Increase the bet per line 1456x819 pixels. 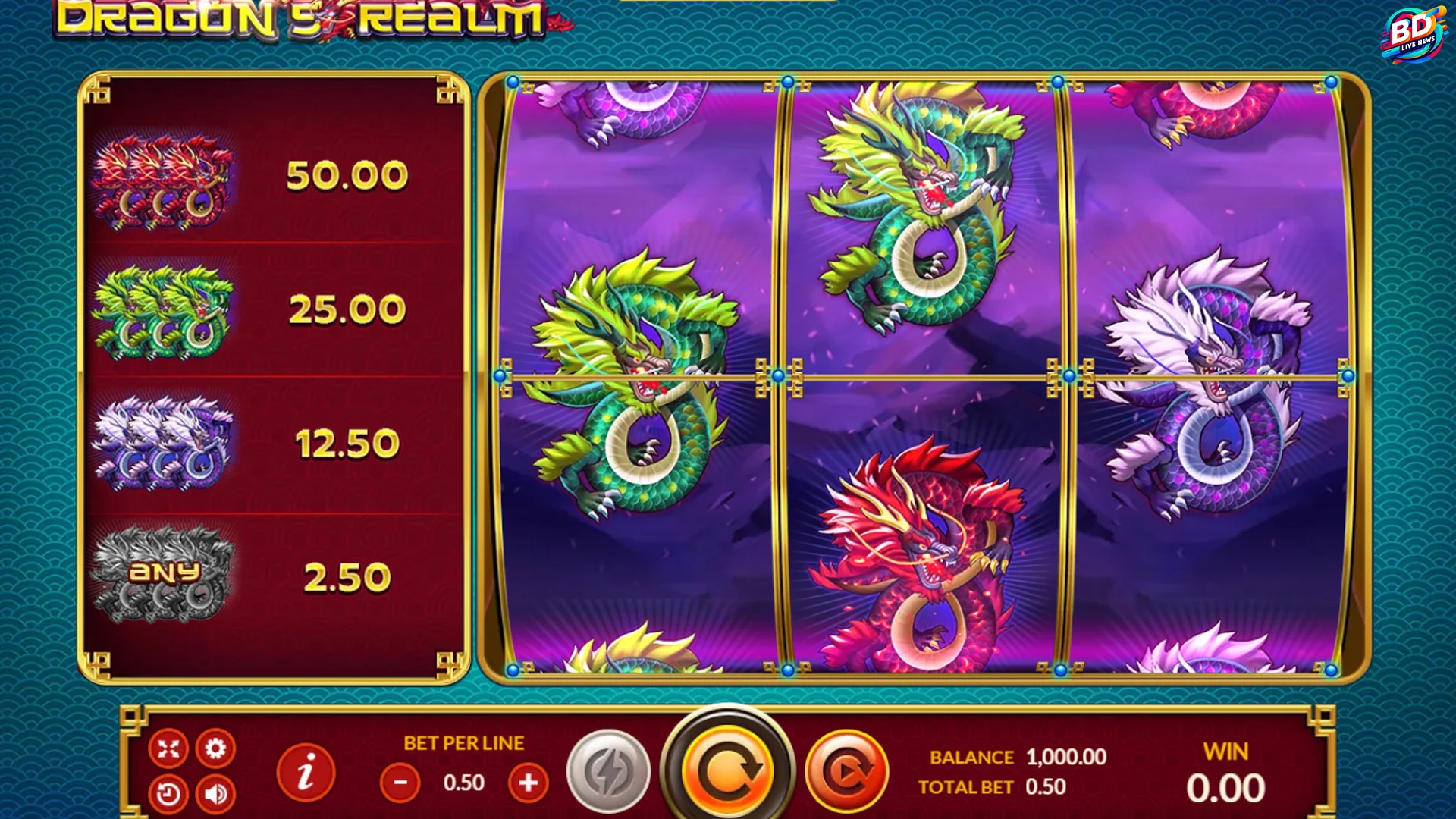(528, 782)
